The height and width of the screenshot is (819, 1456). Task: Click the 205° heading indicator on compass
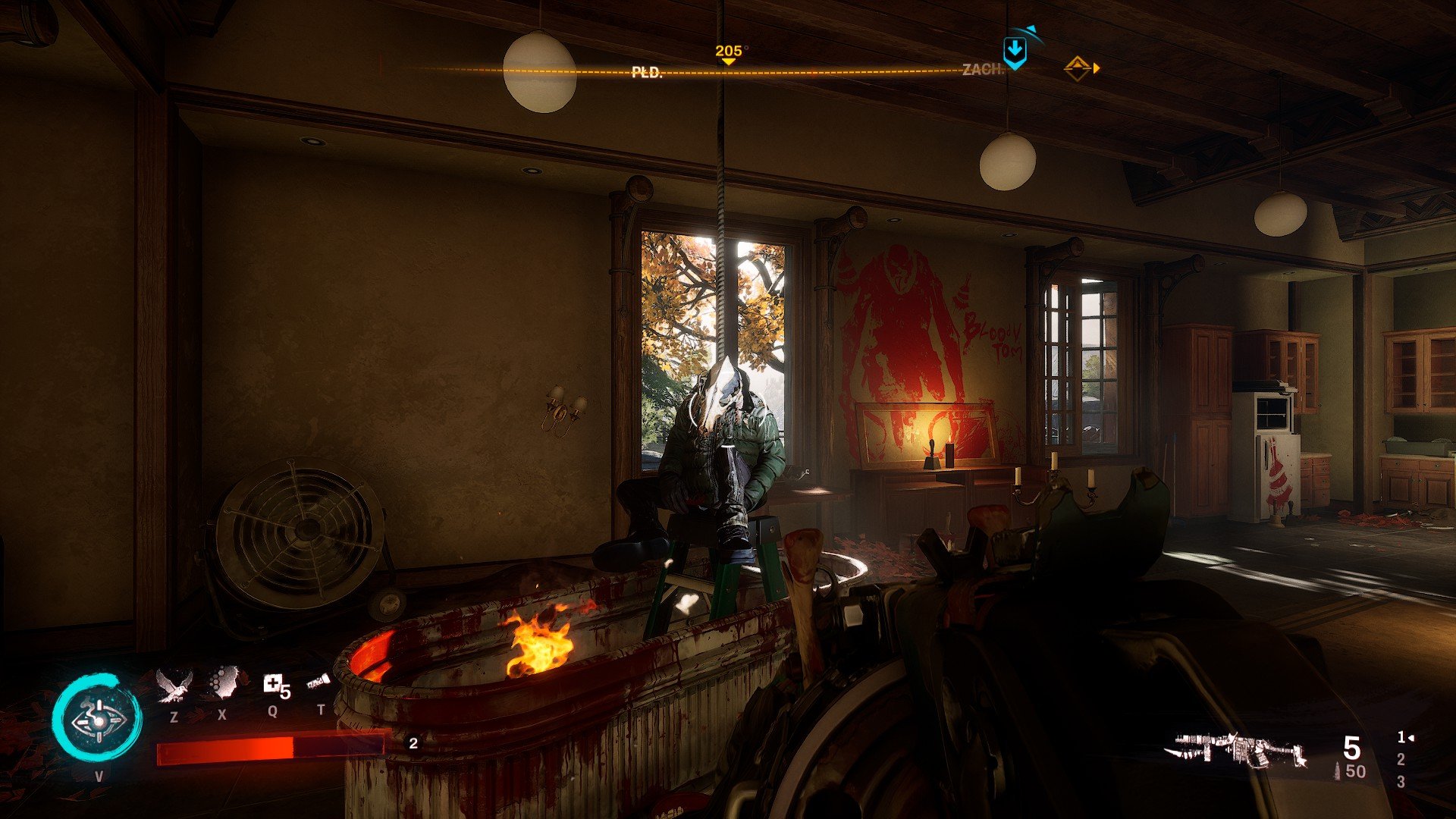(728, 52)
